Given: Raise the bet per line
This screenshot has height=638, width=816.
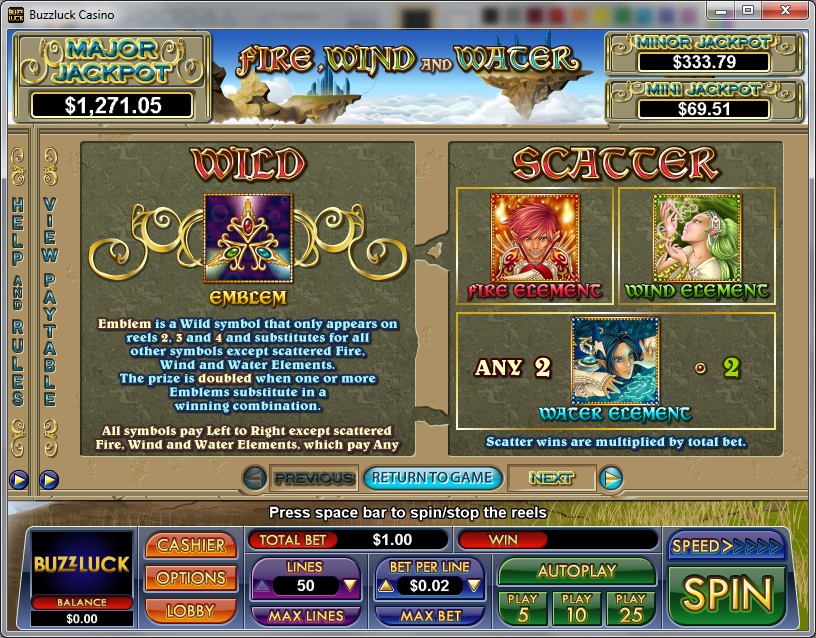Looking at the screenshot, I should point(385,586).
